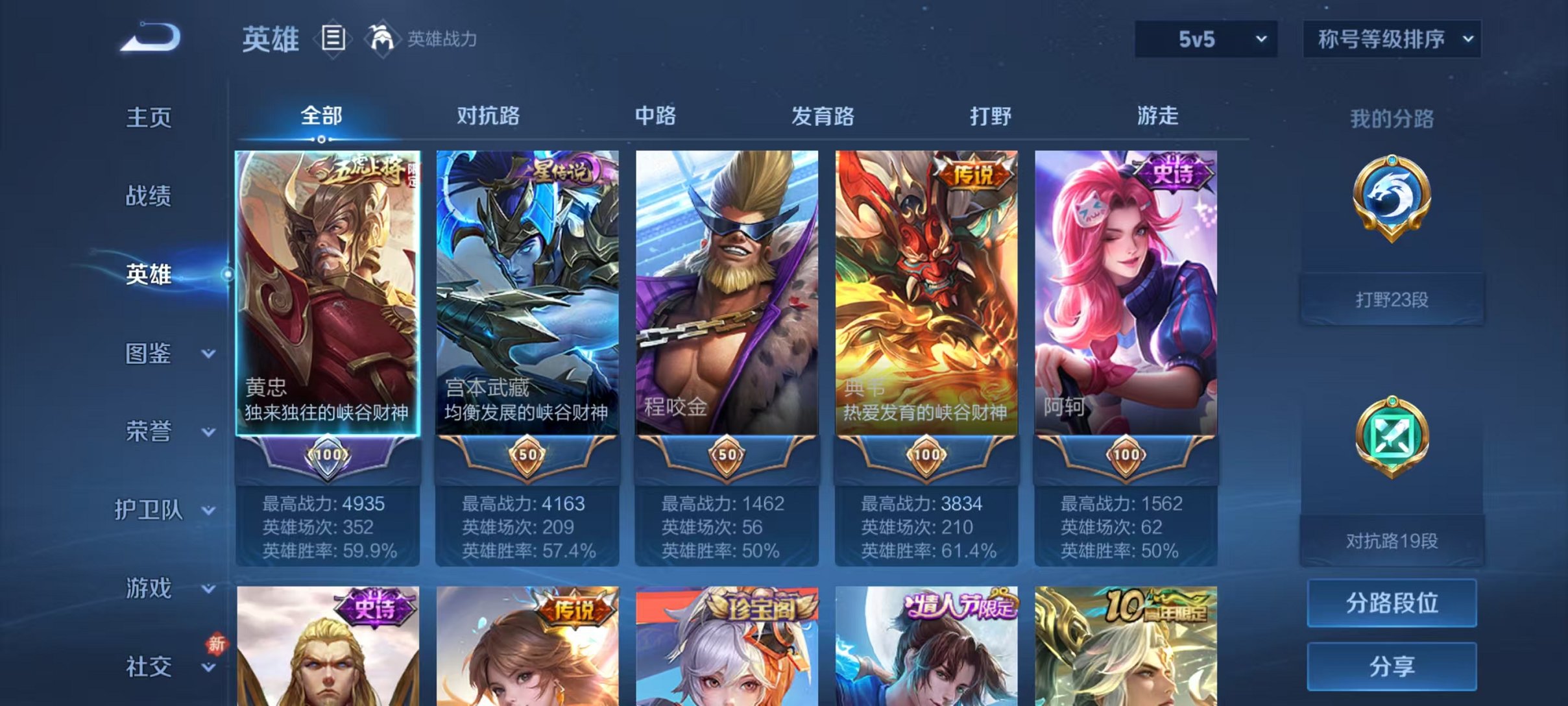
Task: Open the 宫本武藏 hero card
Action: pyautogui.click(x=527, y=292)
